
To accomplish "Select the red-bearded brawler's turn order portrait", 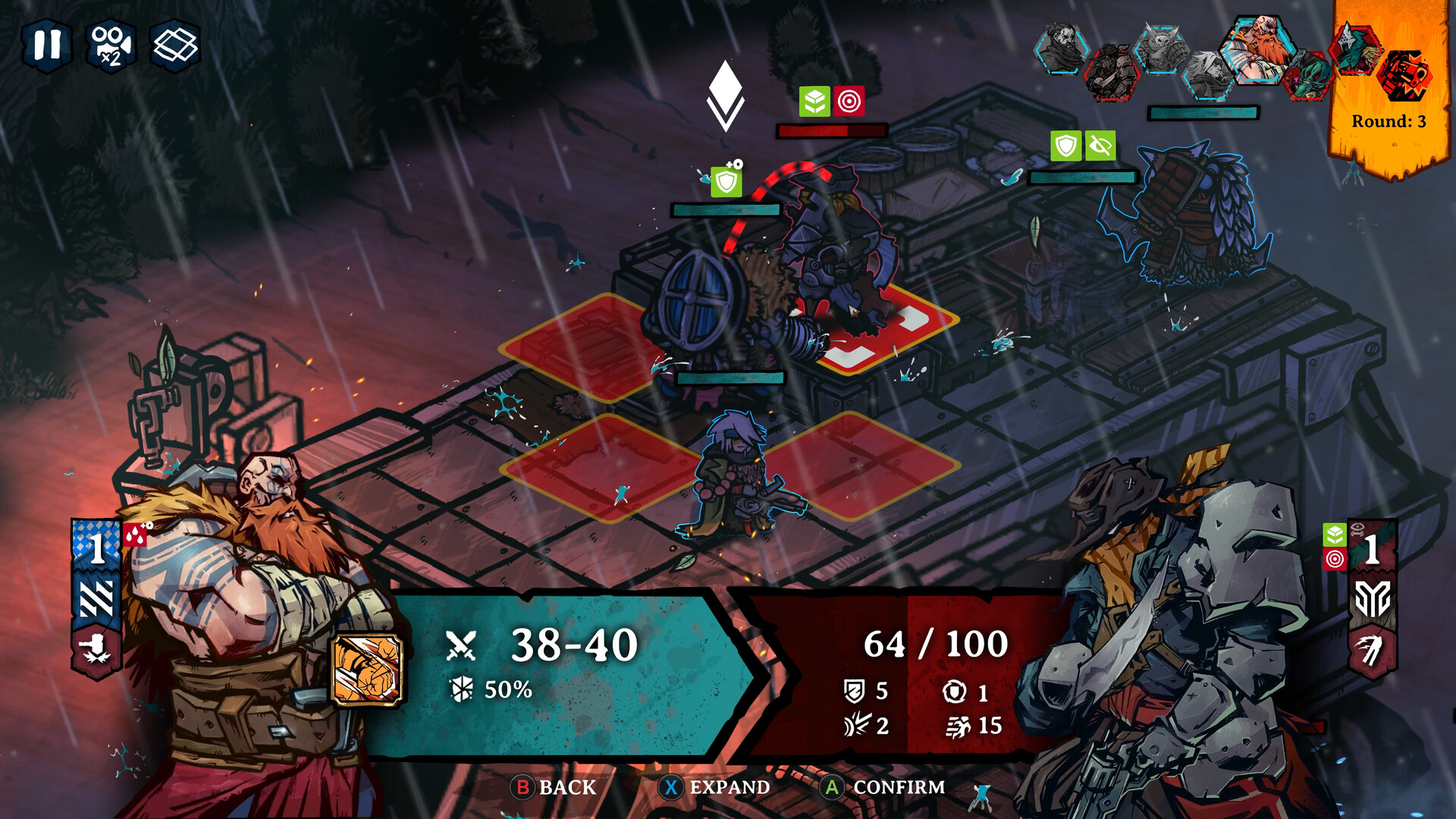I will 1260,49.
